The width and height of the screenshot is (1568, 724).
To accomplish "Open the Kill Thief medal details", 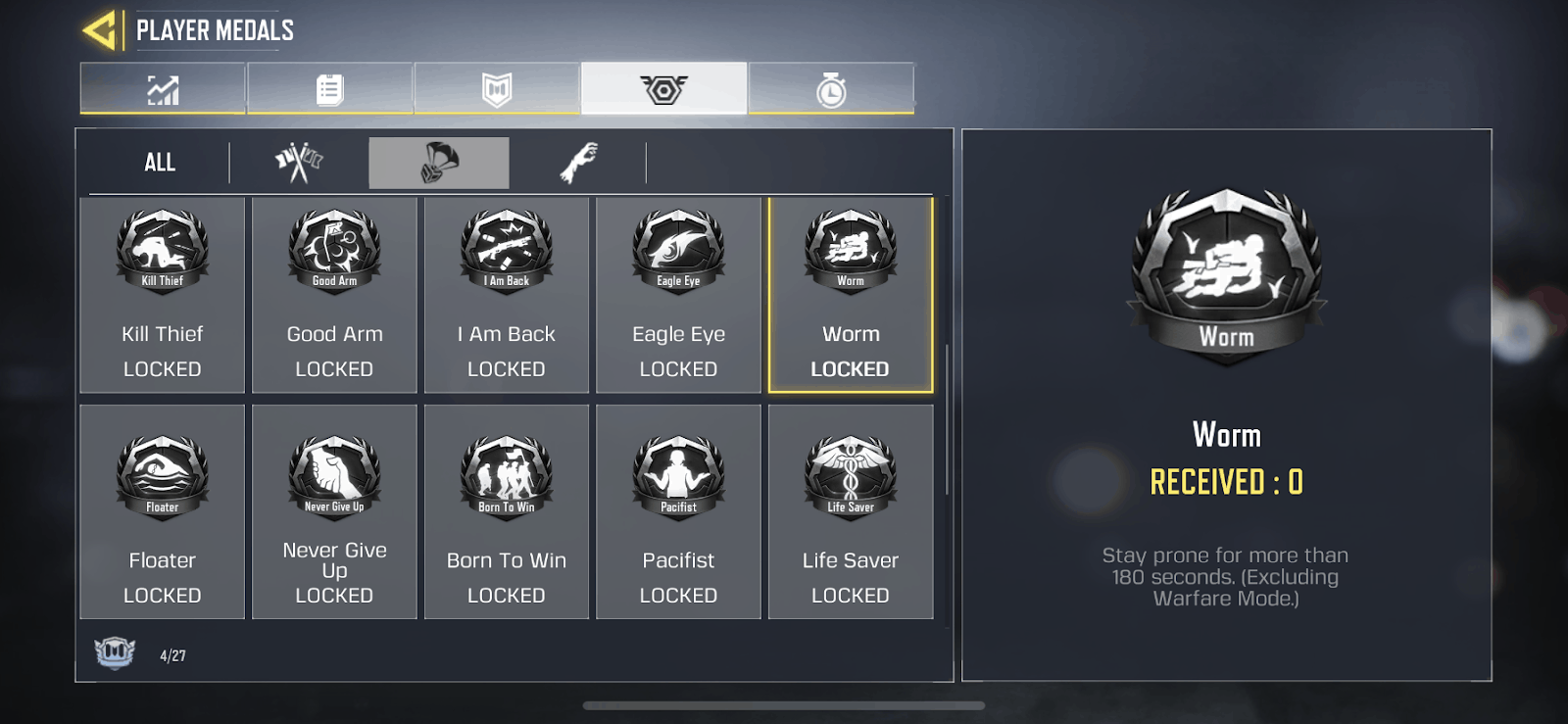I will (162, 294).
